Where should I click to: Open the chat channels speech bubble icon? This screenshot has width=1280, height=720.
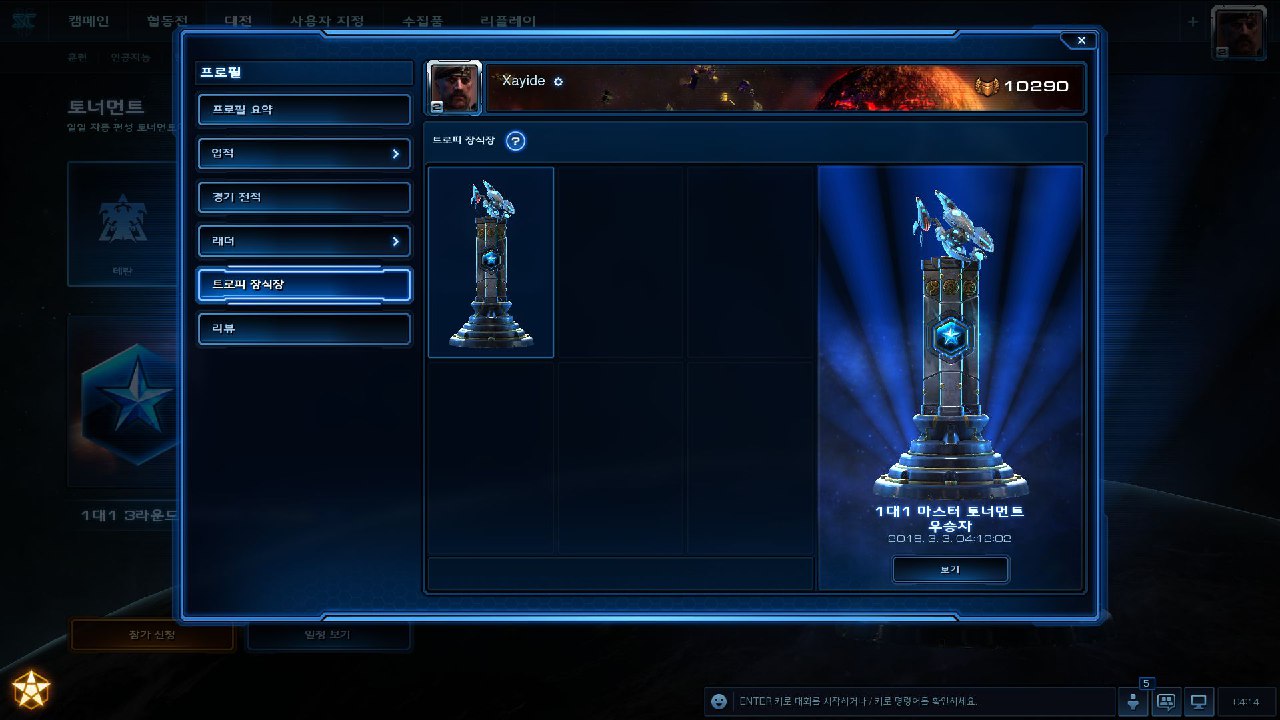(1166, 701)
